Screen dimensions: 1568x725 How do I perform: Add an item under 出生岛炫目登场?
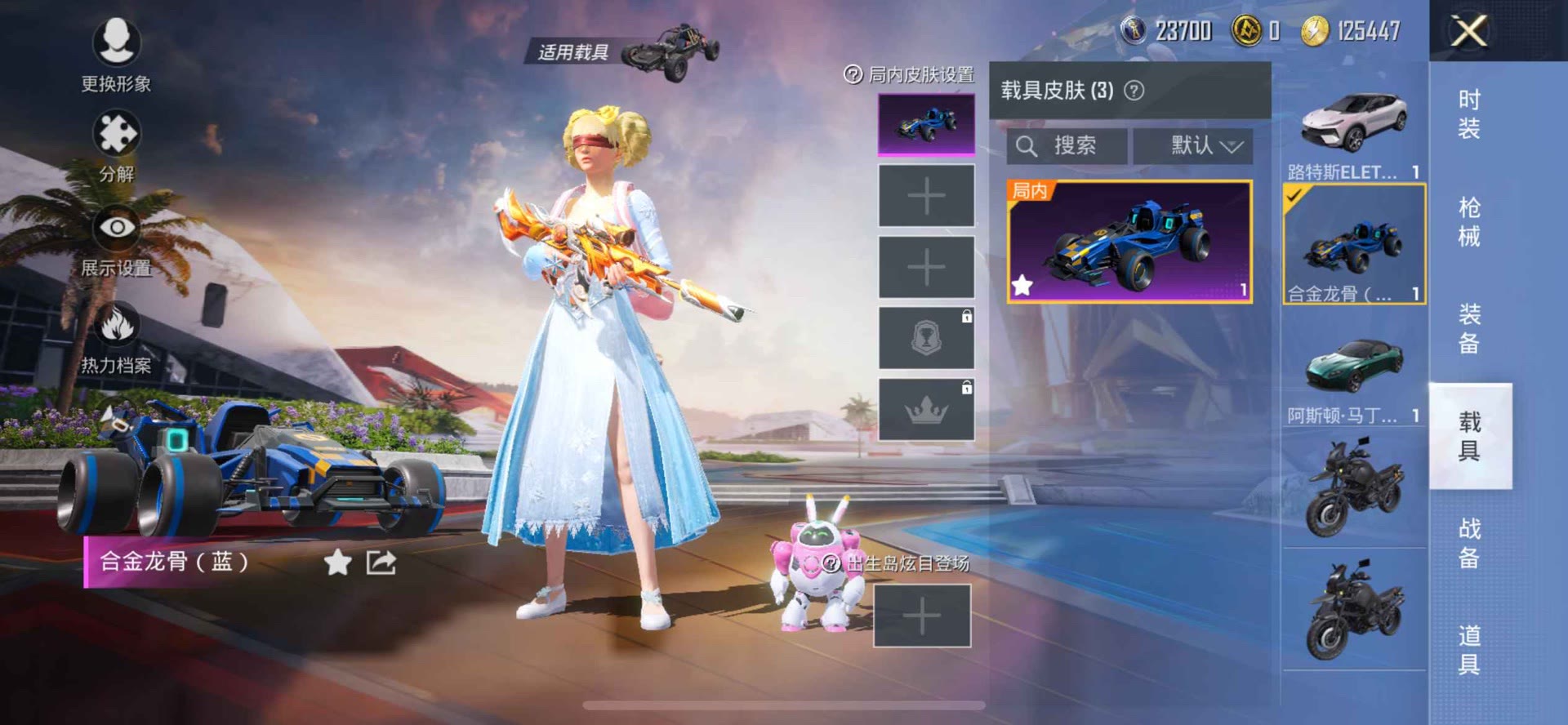[x=922, y=616]
